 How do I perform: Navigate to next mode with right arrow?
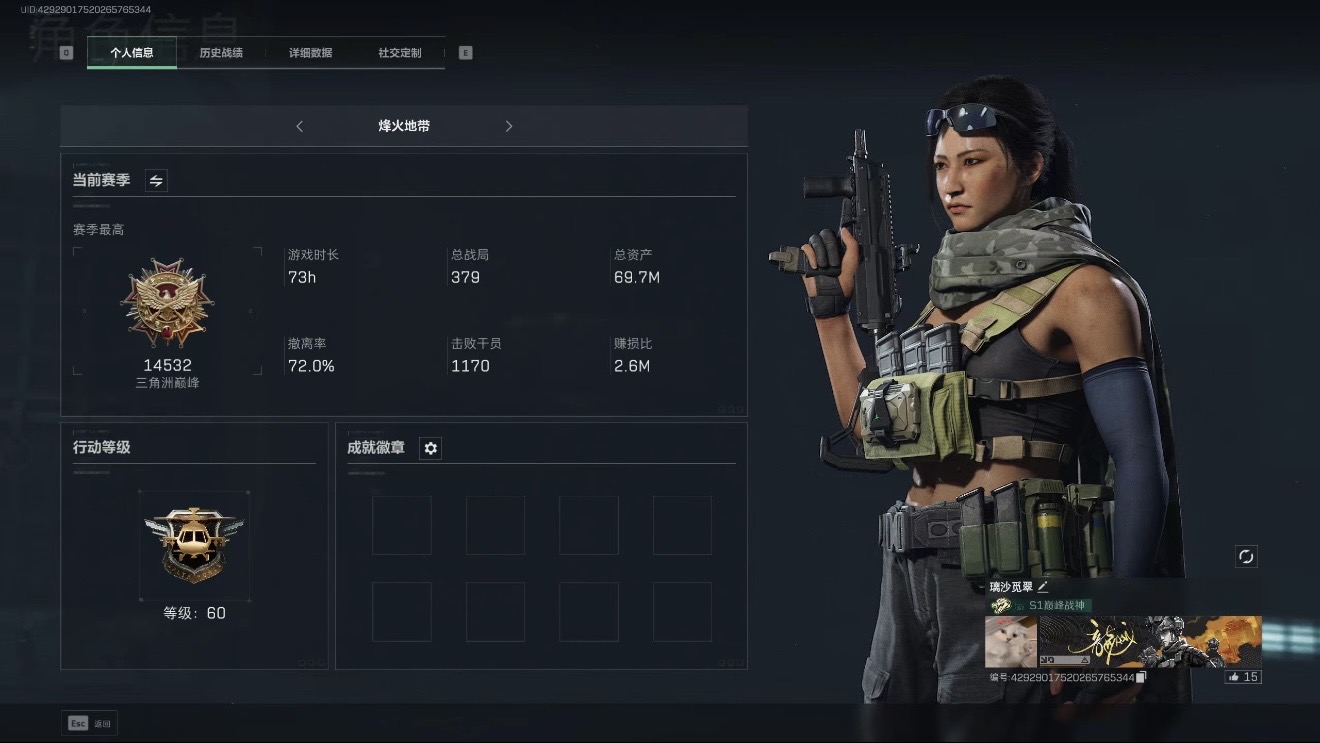click(509, 126)
